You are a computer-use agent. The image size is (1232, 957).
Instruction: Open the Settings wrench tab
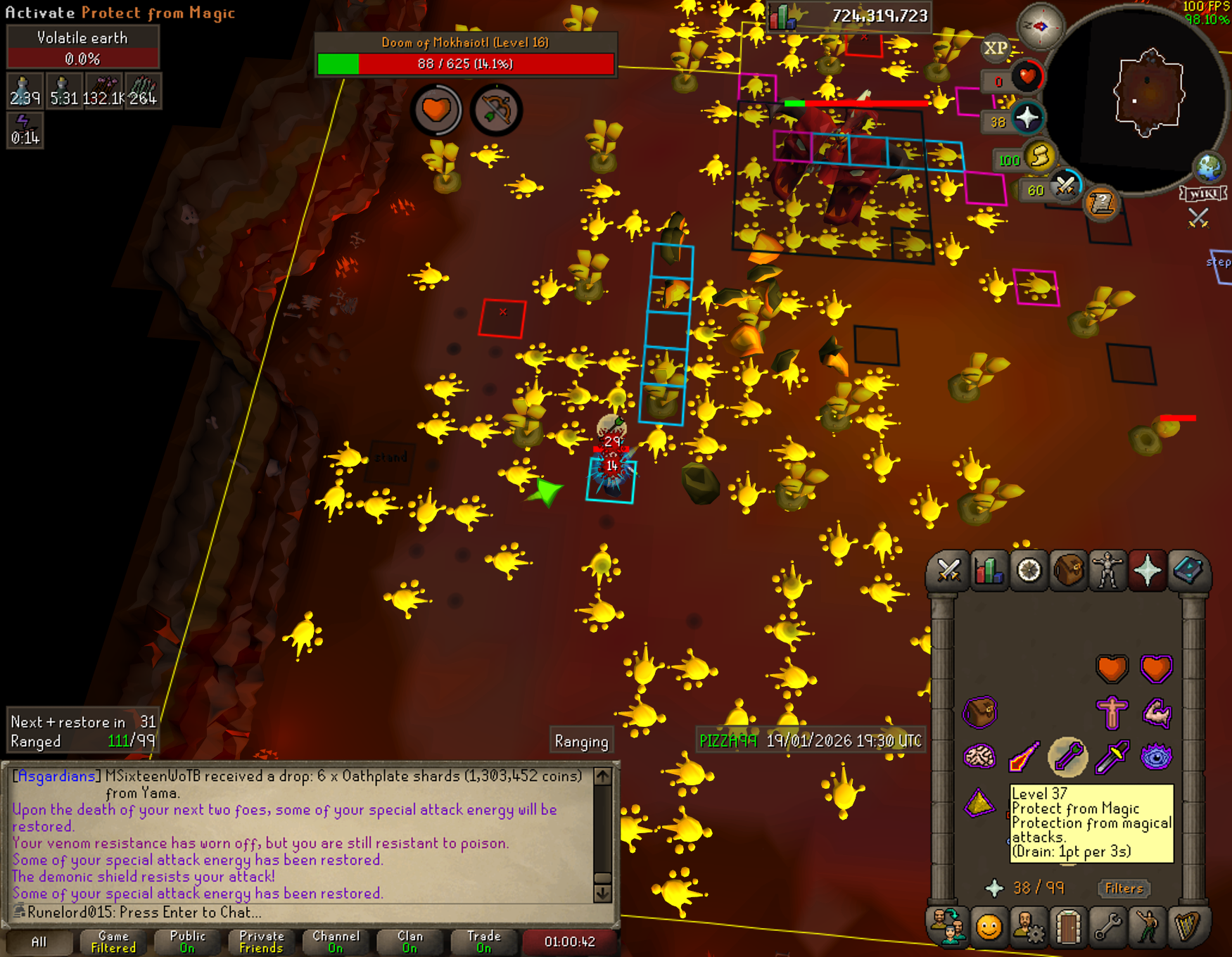[x=1107, y=927]
